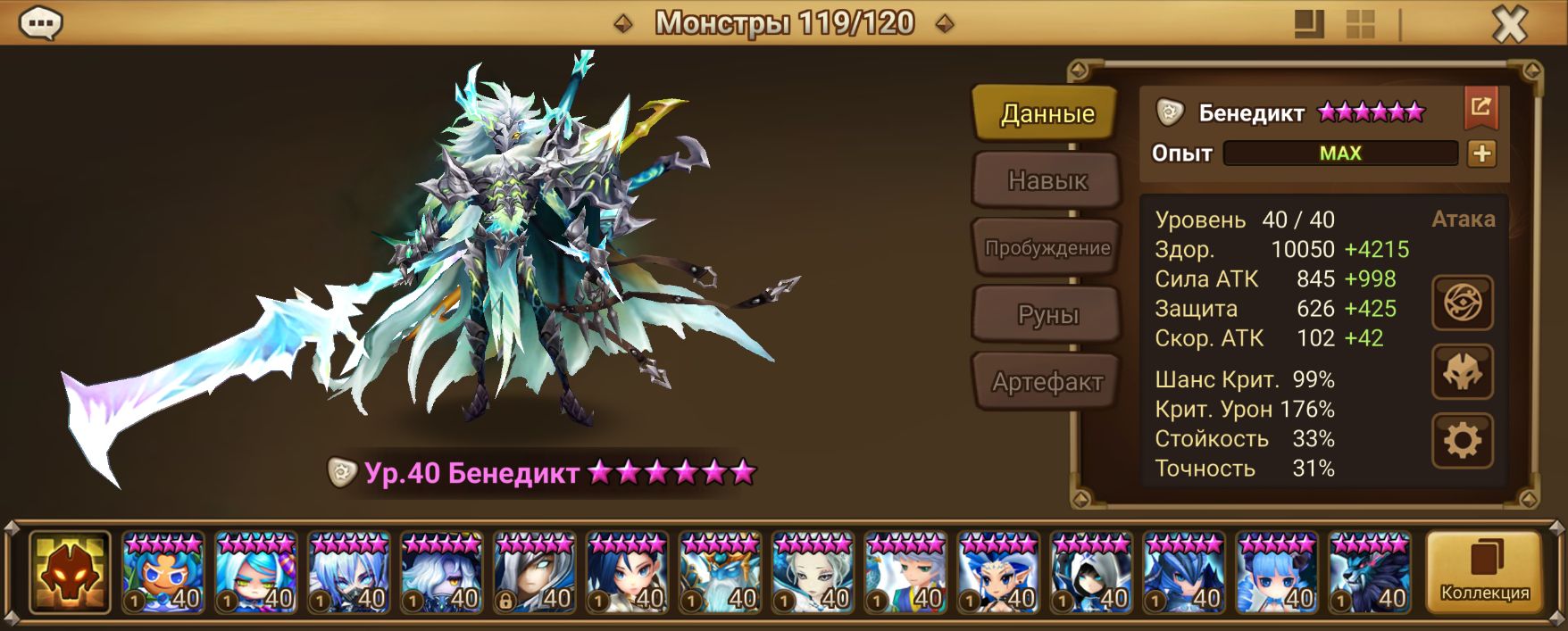This screenshot has width=1568, height=631.
Task: Close the monsters screen with the X
Action: pyautogui.click(x=1509, y=25)
